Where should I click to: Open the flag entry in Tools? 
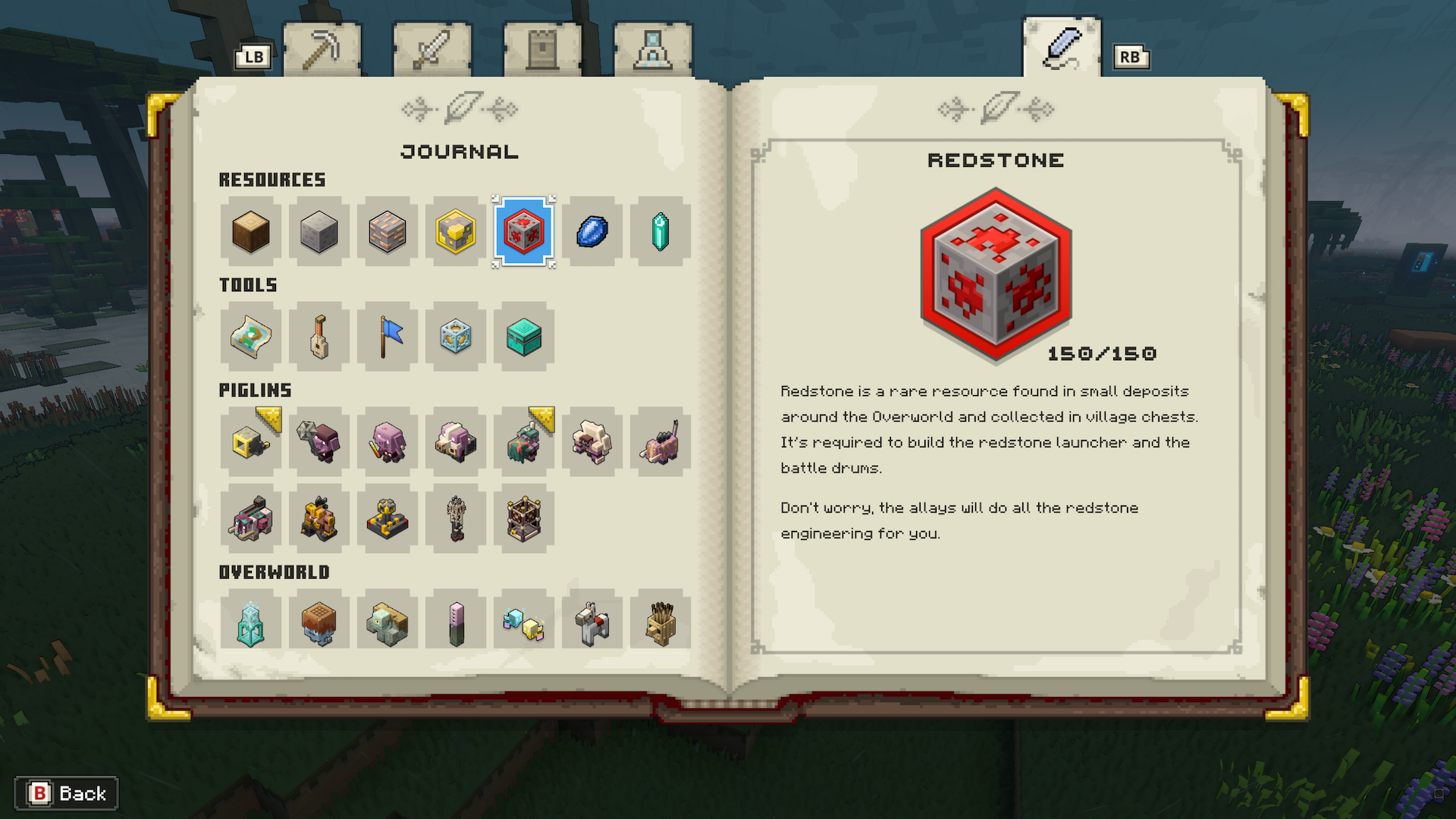pos(388,337)
